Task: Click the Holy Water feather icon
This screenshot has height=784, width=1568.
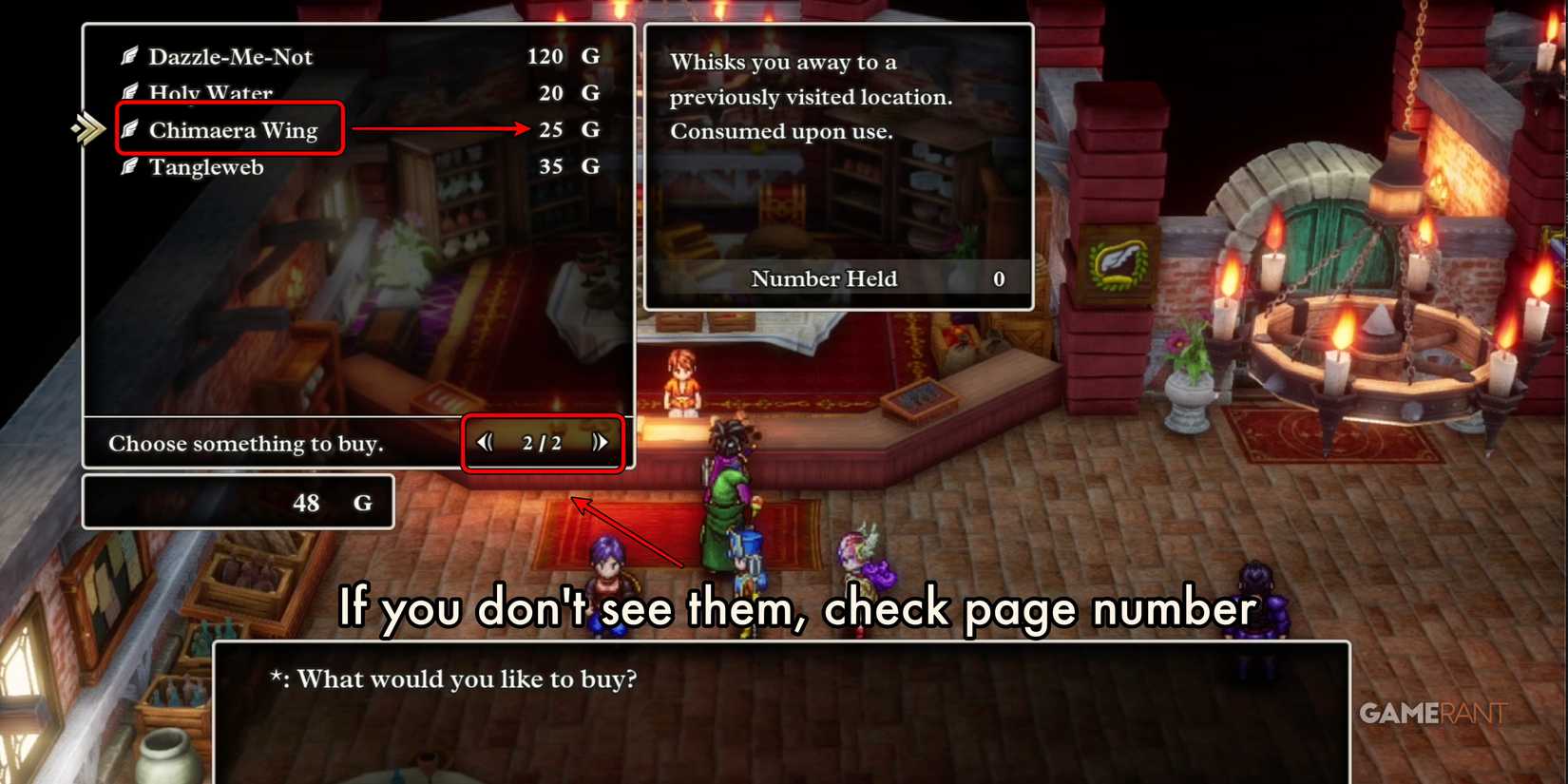Action: point(132,92)
